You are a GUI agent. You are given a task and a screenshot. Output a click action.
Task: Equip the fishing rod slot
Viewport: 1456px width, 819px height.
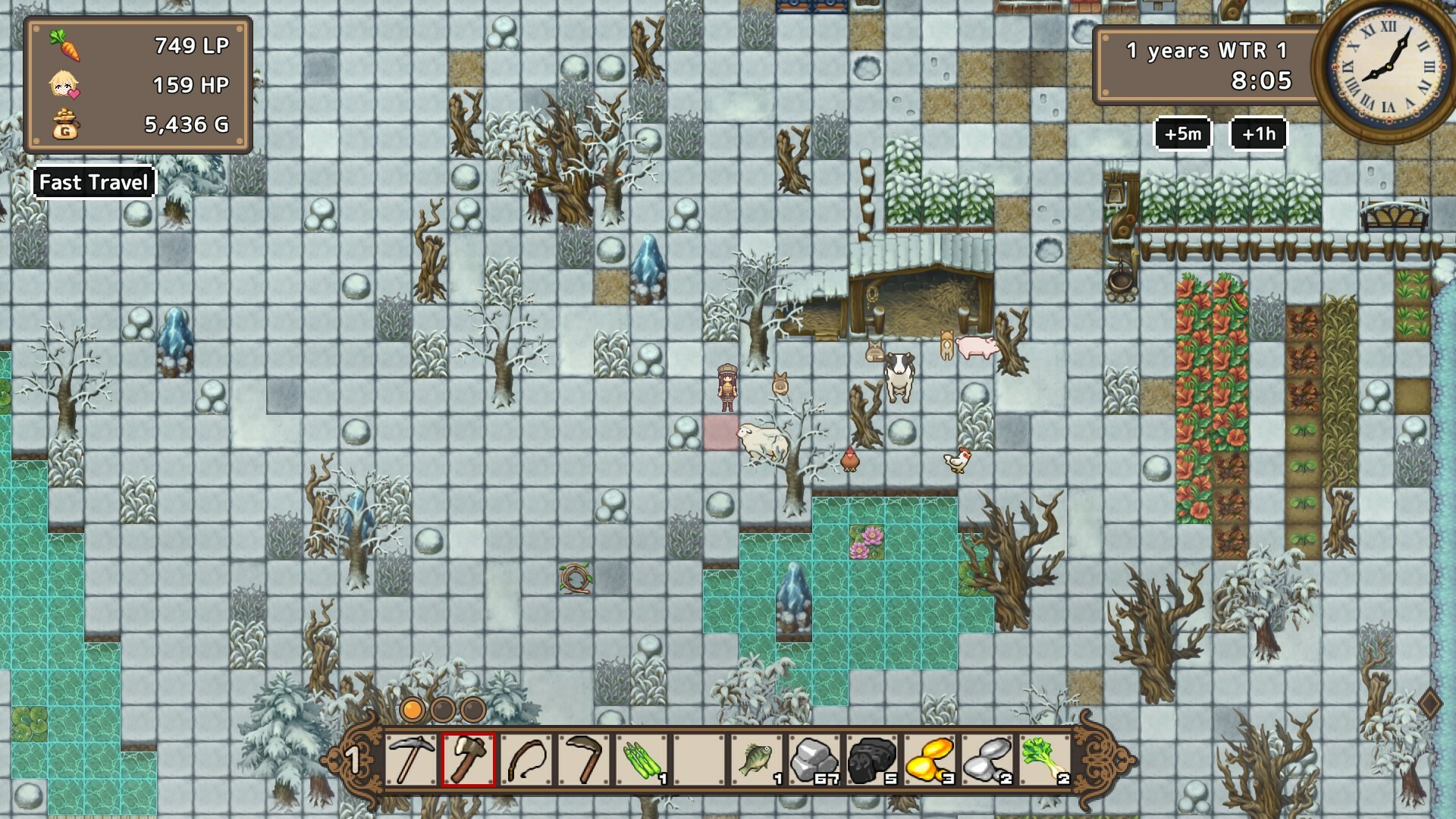[526, 760]
